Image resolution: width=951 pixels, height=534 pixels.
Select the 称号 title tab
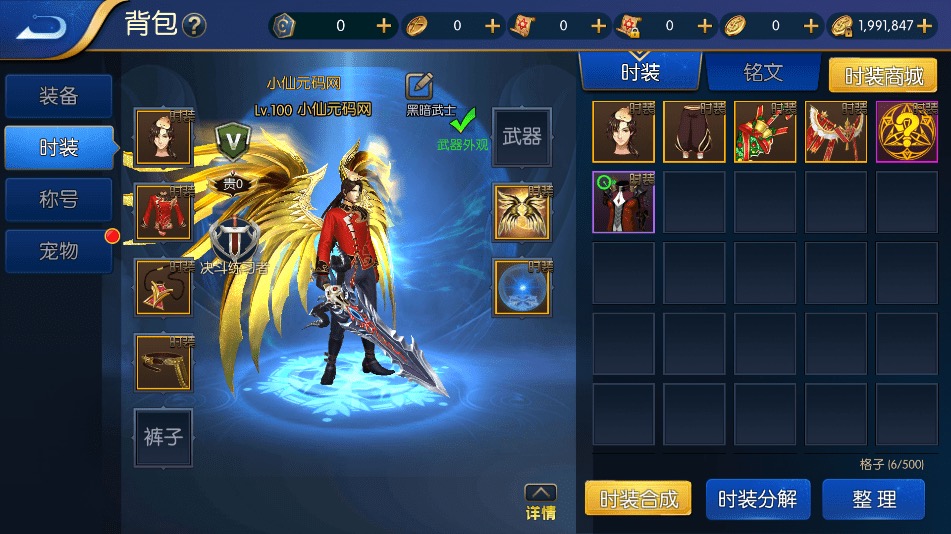[58, 200]
